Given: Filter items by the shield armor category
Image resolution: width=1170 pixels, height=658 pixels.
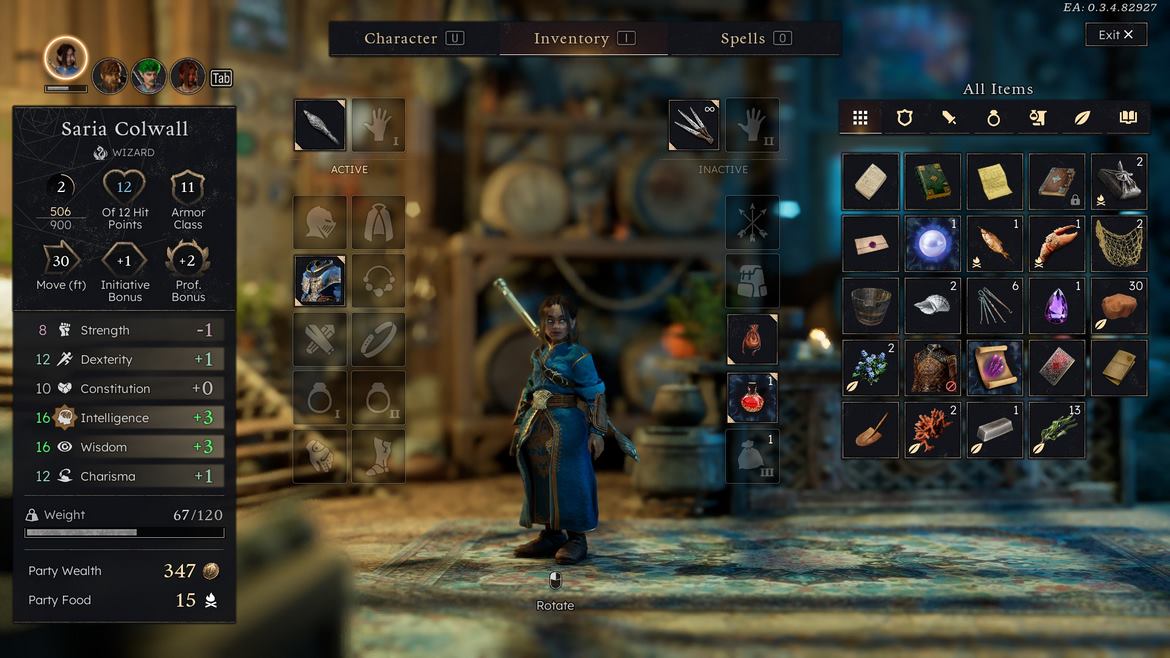Looking at the screenshot, I should pyautogui.click(x=905, y=118).
